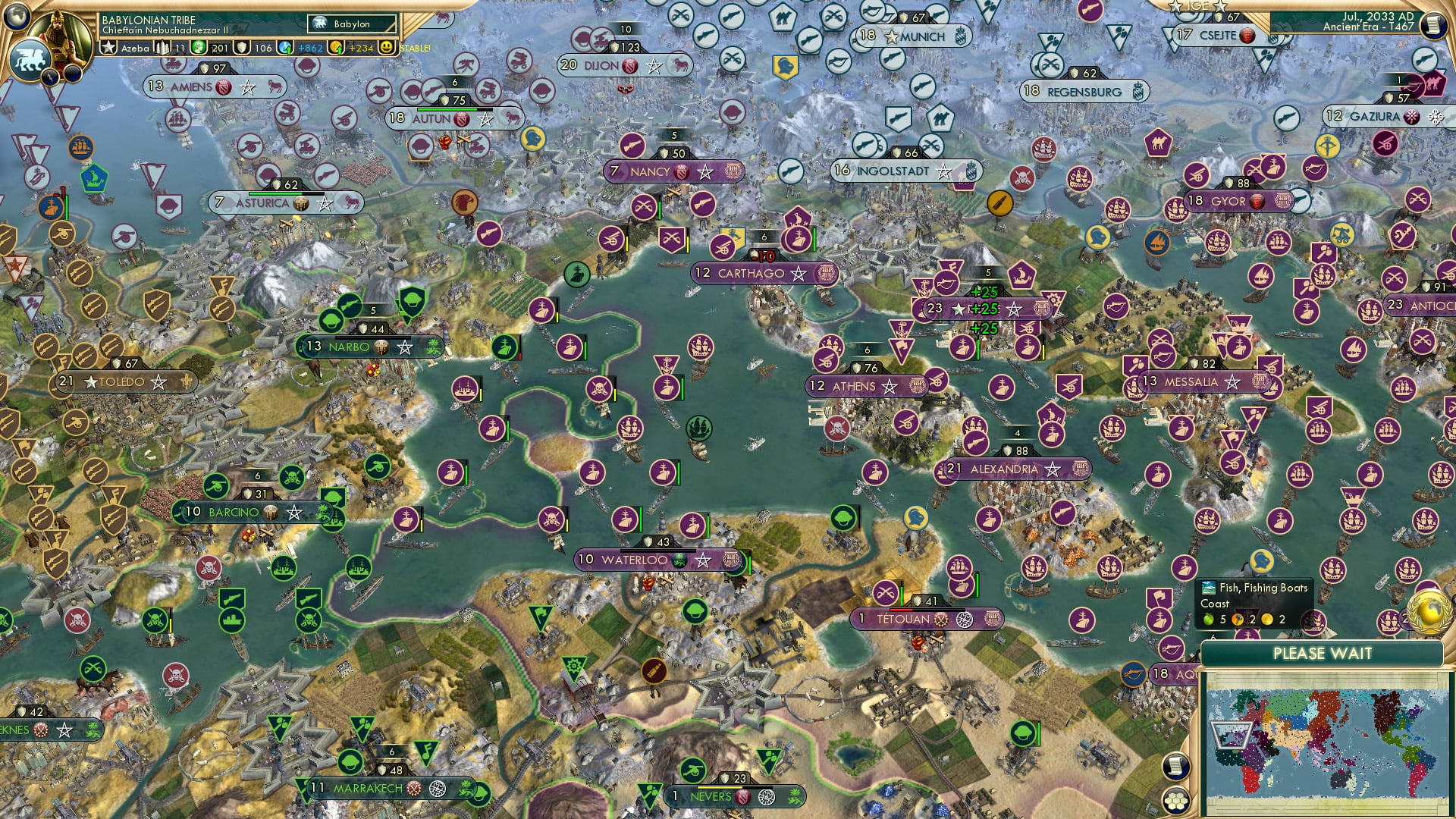
Task: Click the green science flask icon
Action: click(199, 49)
